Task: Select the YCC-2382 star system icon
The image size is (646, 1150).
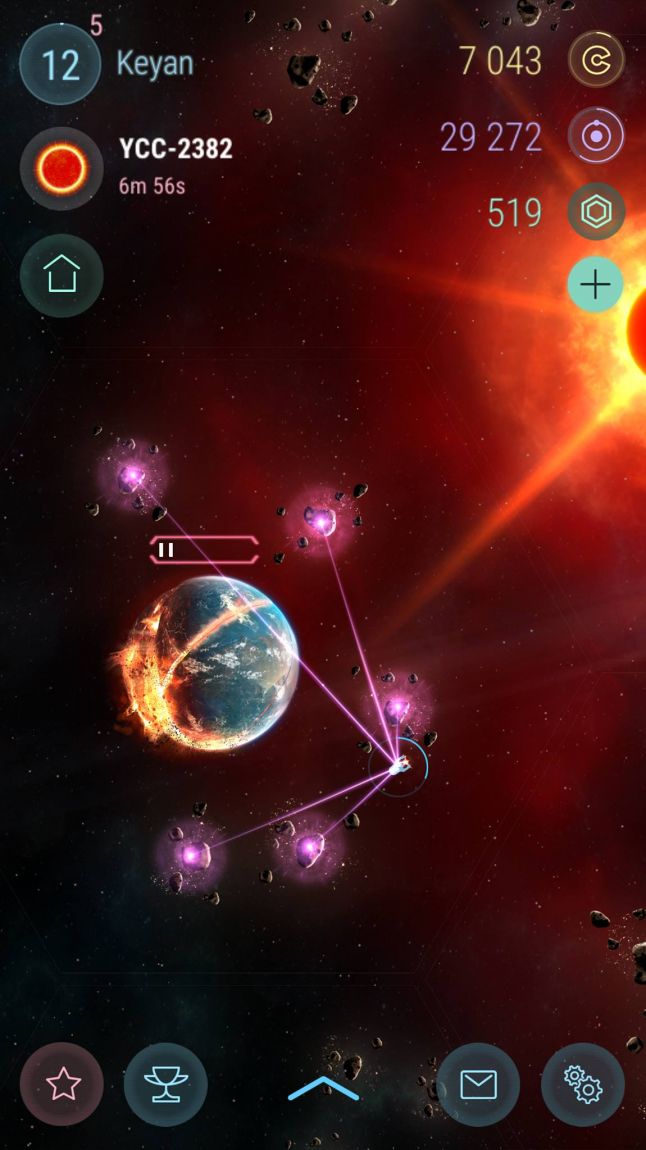Action: tap(62, 168)
